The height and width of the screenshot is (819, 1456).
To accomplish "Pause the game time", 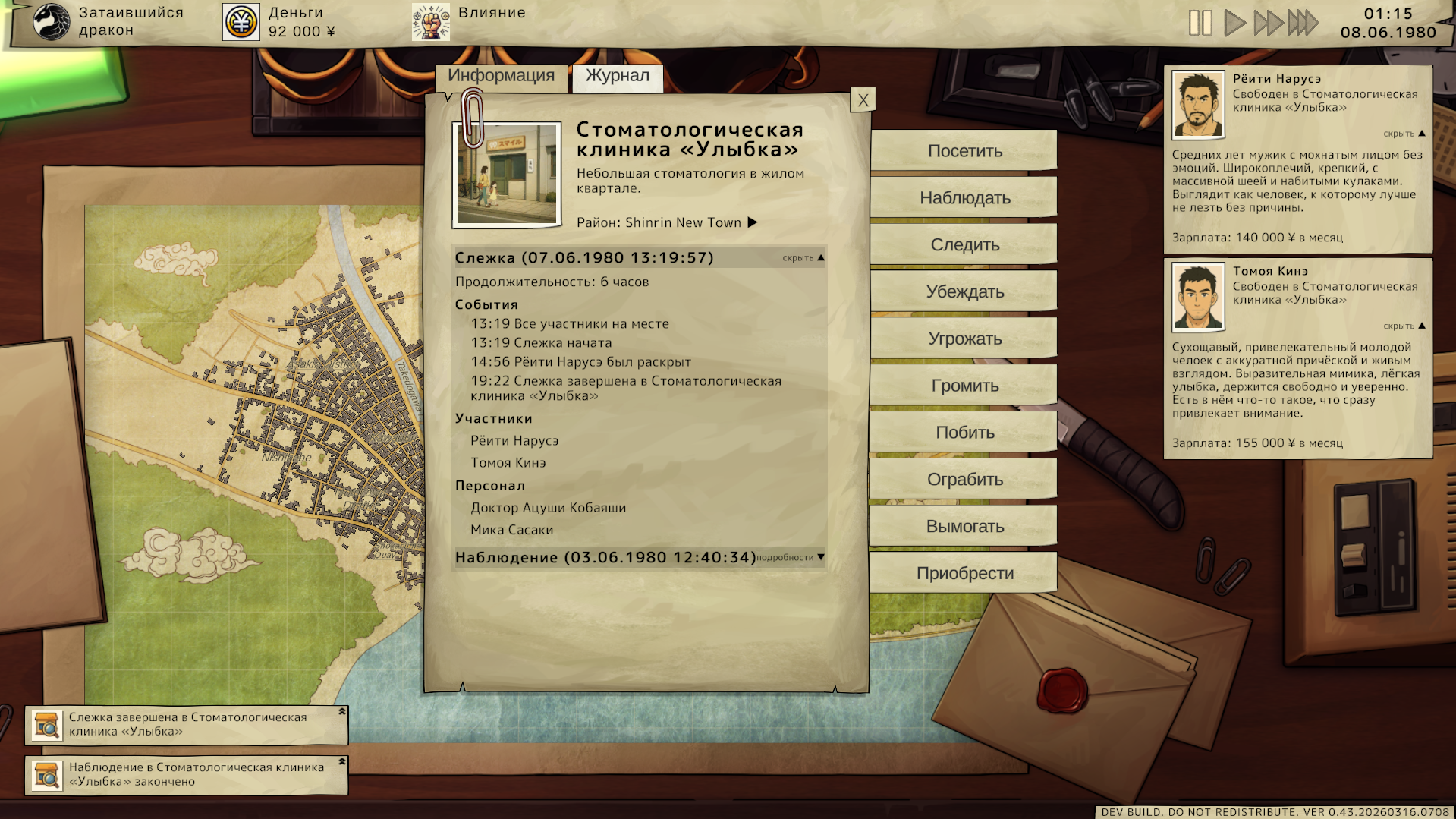I will pyautogui.click(x=1200, y=23).
